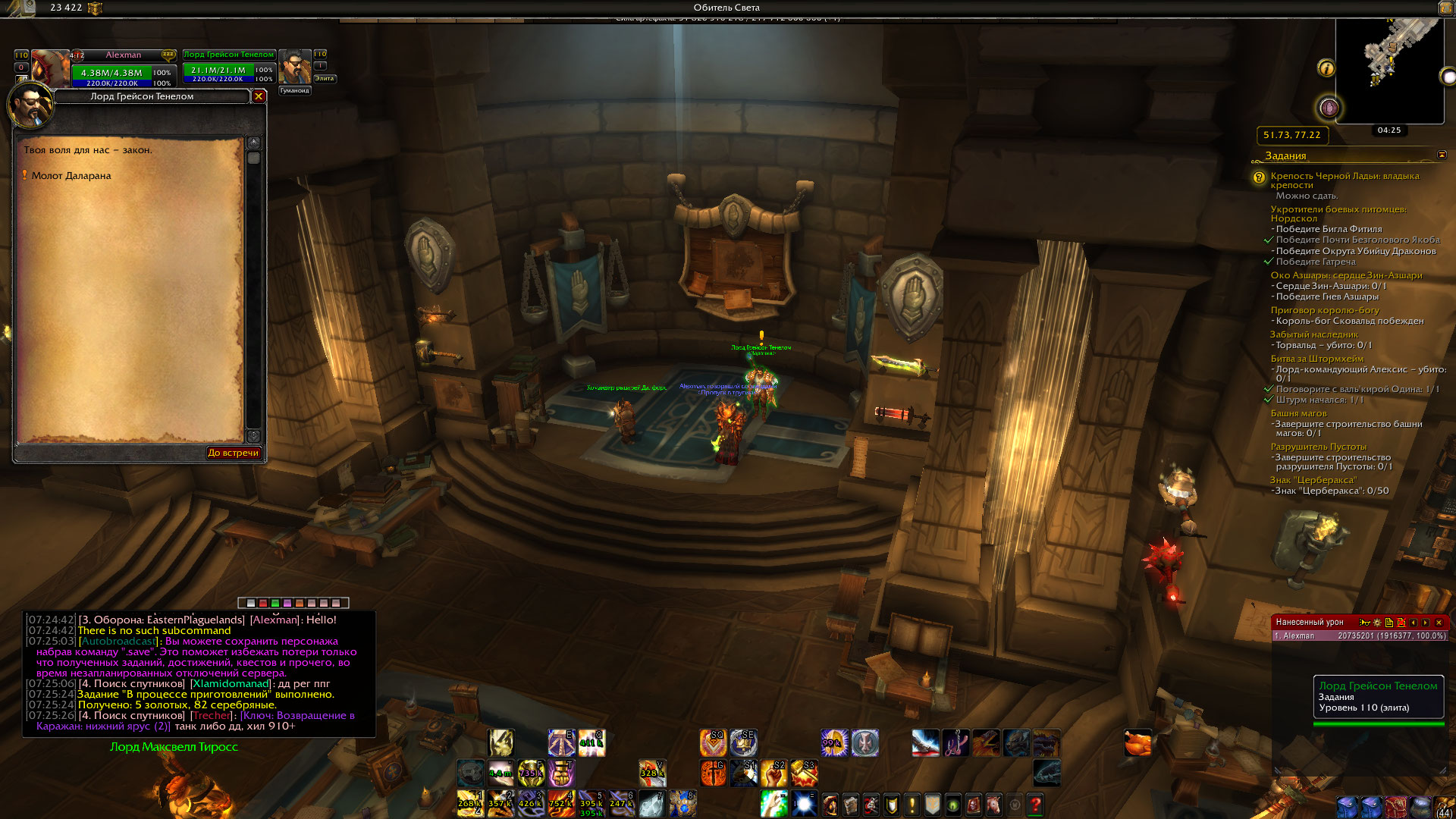The height and width of the screenshot is (819, 1456).
Task: Open damage meter gear settings
Action: click(1377, 623)
